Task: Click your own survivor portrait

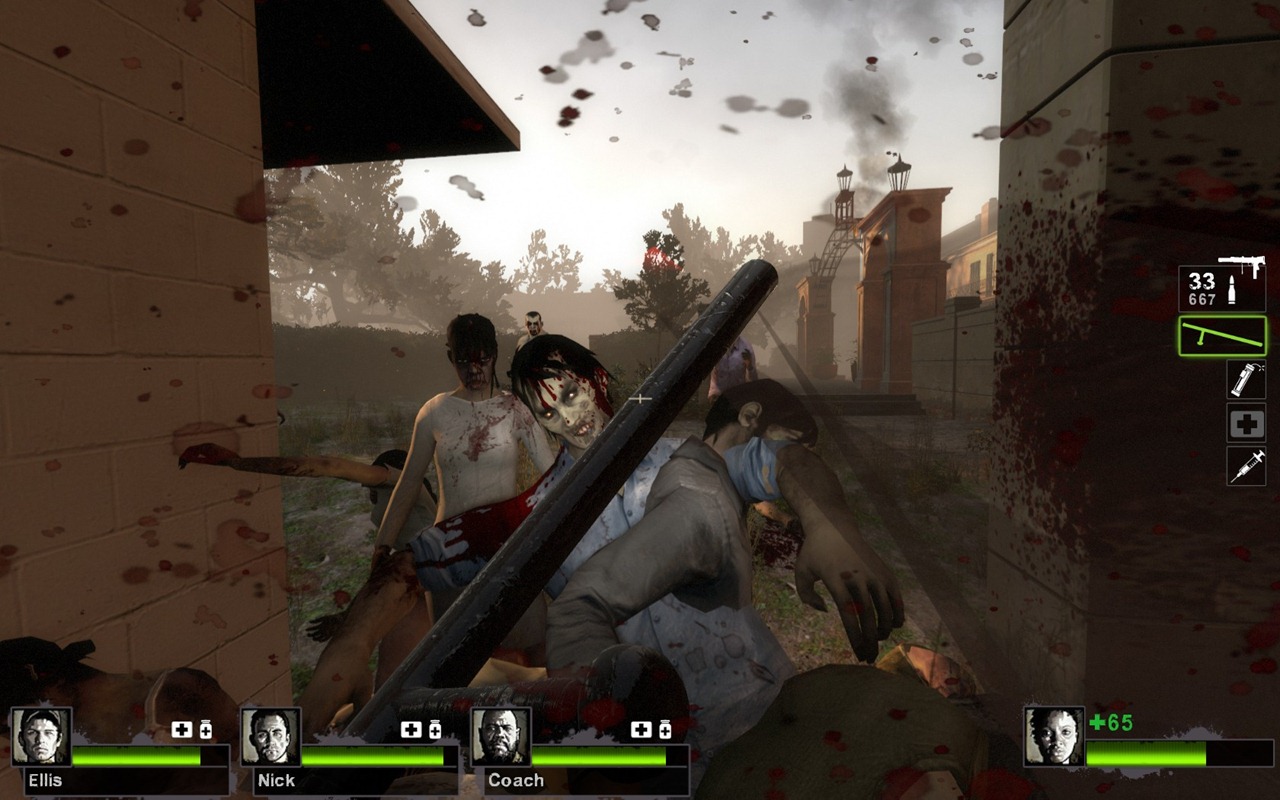Action: point(1053,737)
